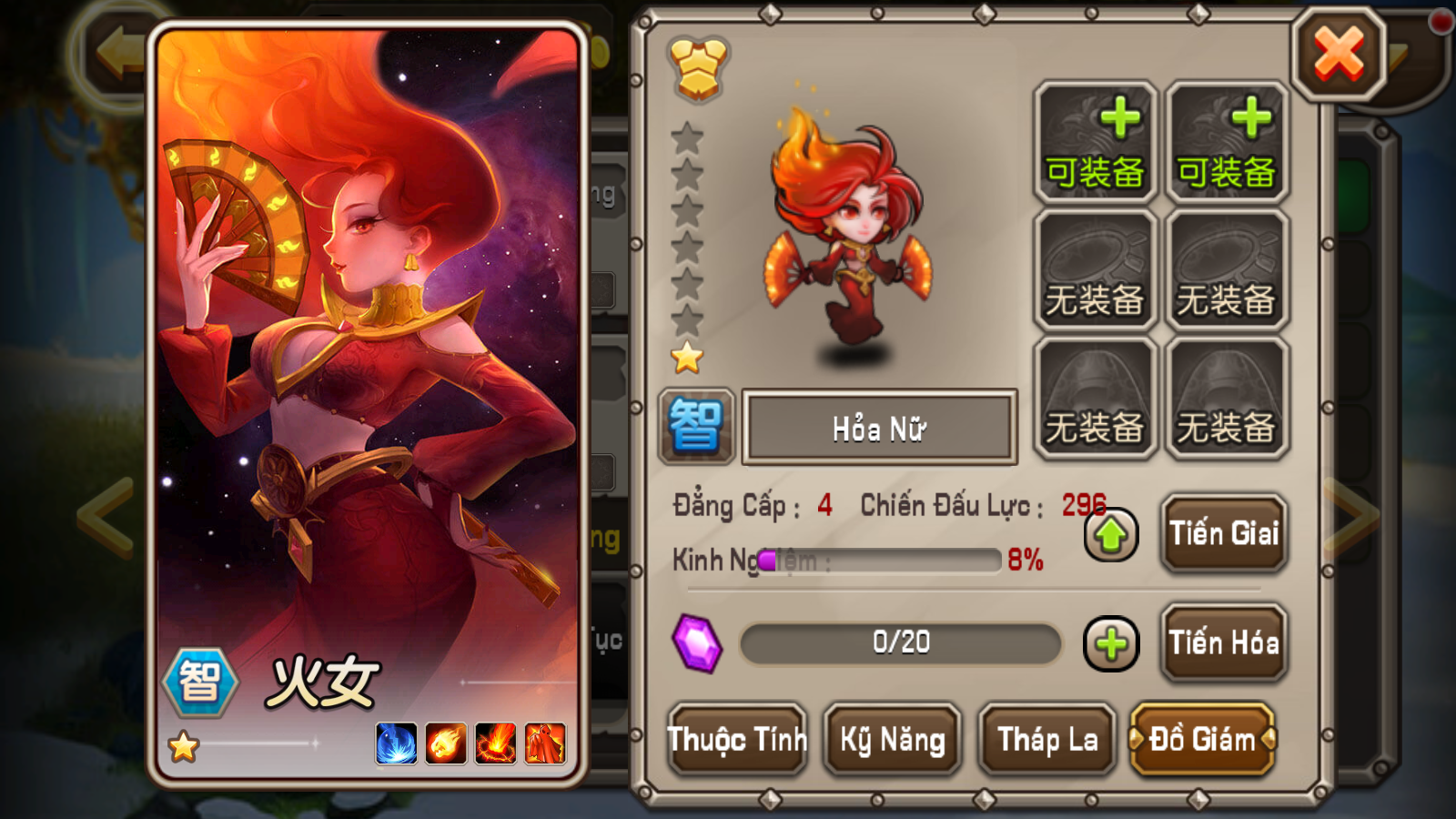1456x819 pixels.
Task: Open the Tháp La tab
Action: point(1046,741)
